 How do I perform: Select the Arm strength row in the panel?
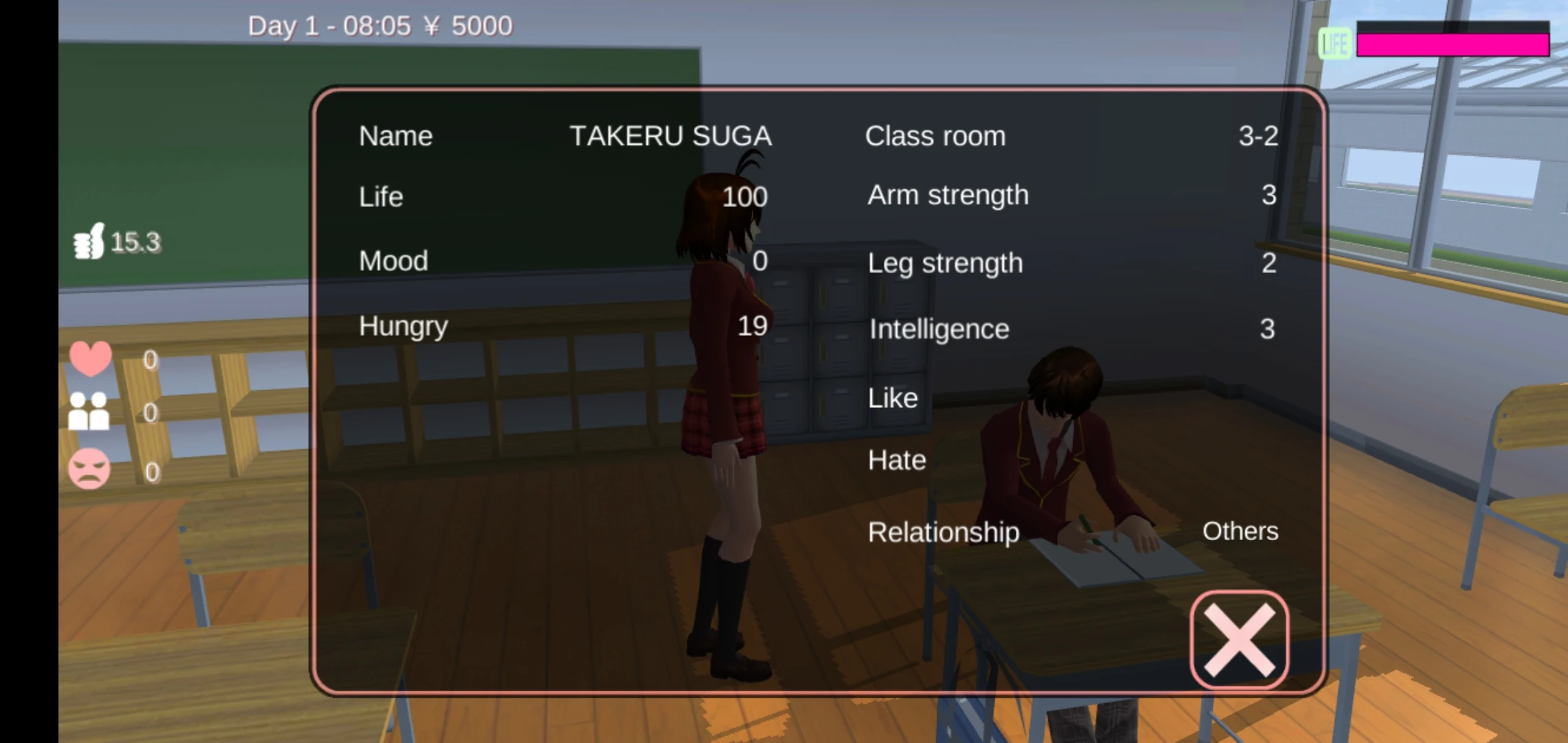947,195
